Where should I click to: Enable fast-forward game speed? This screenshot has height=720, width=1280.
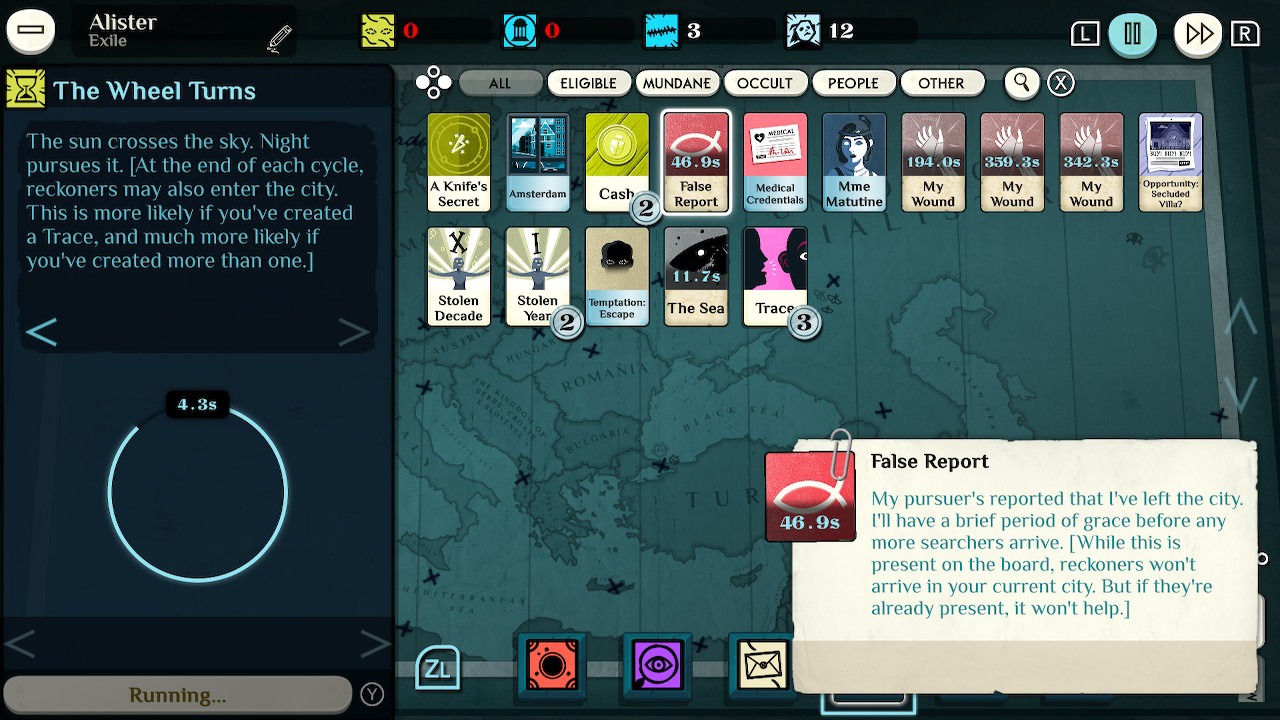(1197, 31)
